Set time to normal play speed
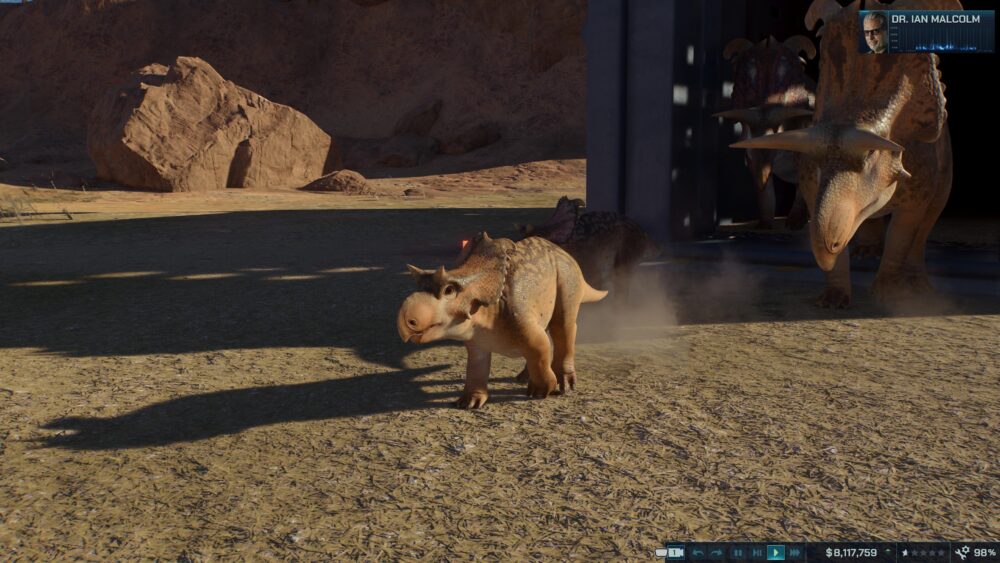 tap(776, 553)
